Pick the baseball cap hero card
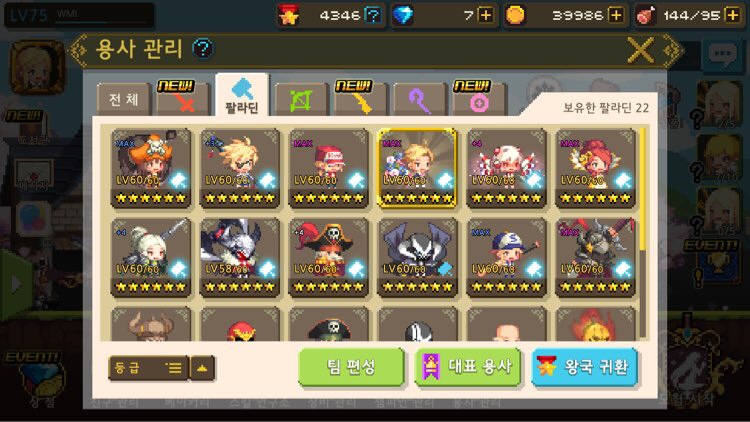750x422 pixels. (x=507, y=258)
